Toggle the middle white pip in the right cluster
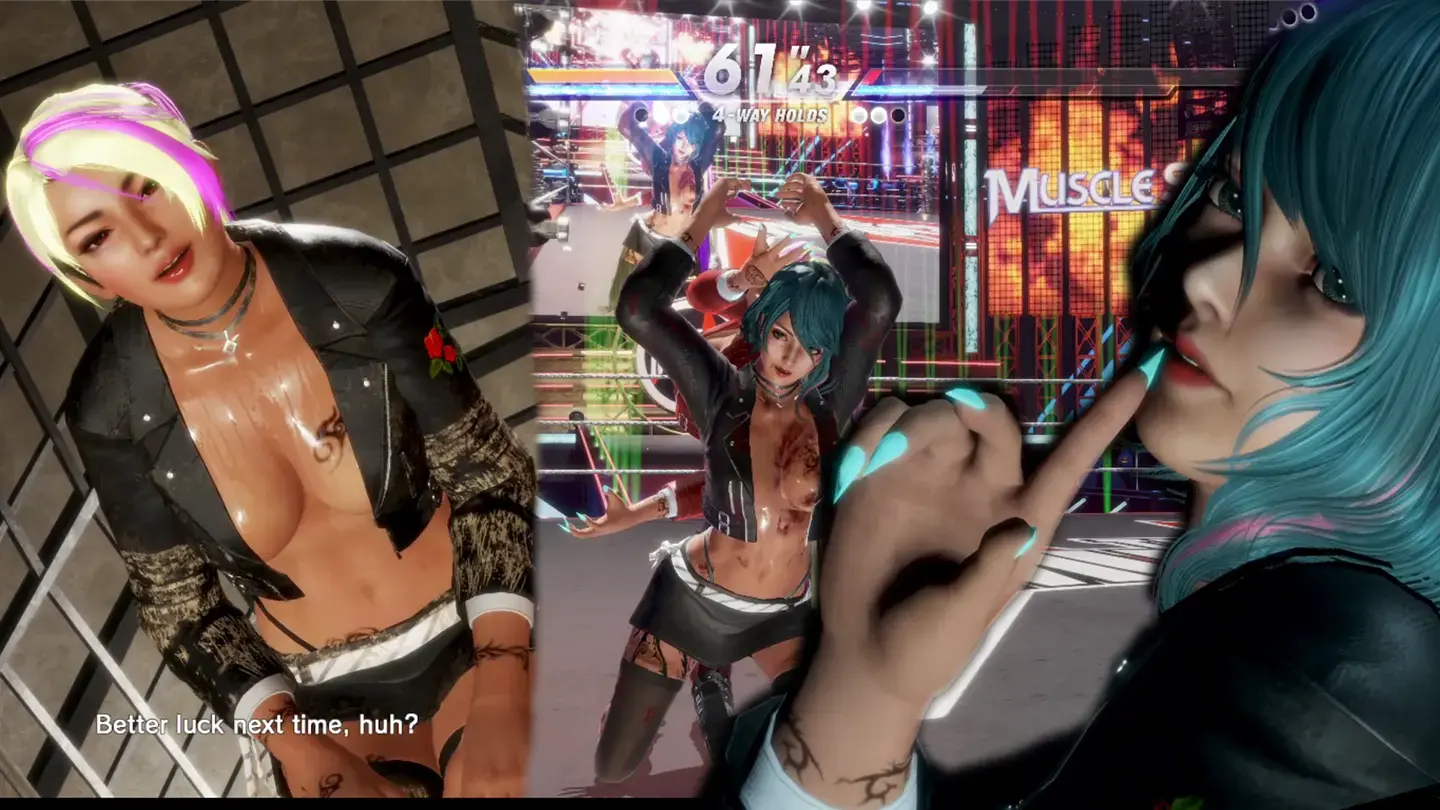The image size is (1440, 810). 877,115
